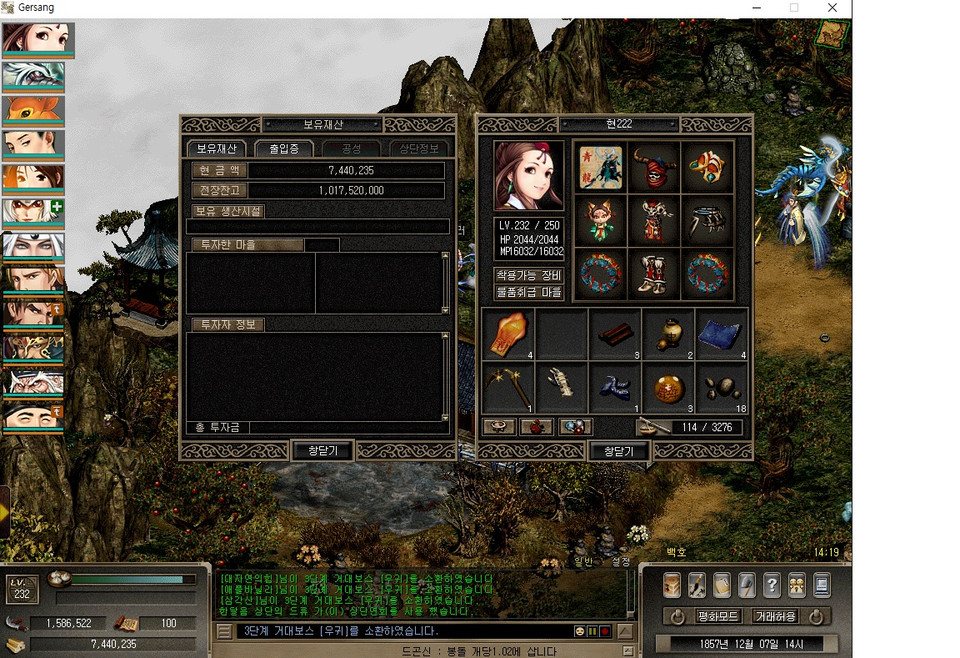The image size is (960, 658).
Task: Select the 보유재산 tab
Action: (215, 148)
